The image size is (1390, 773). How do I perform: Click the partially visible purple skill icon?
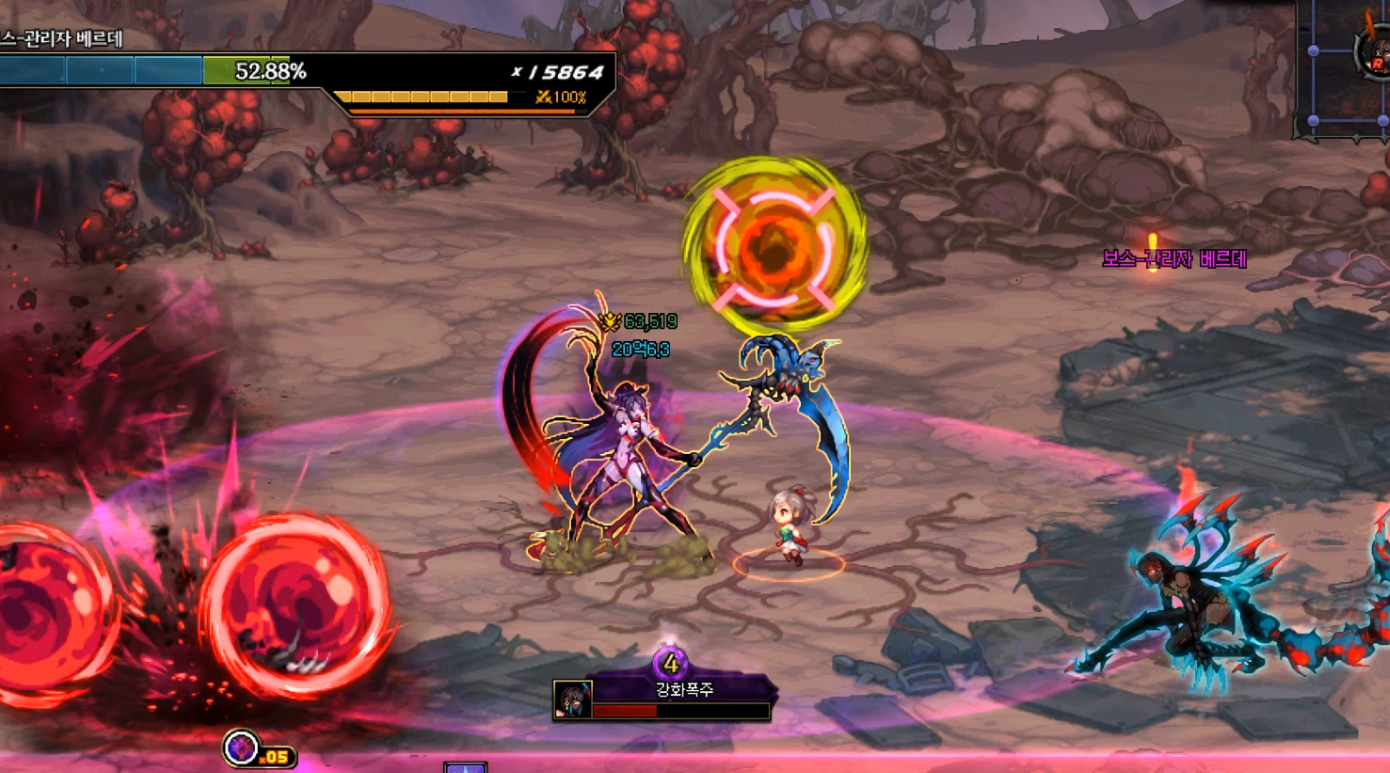[465, 767]
